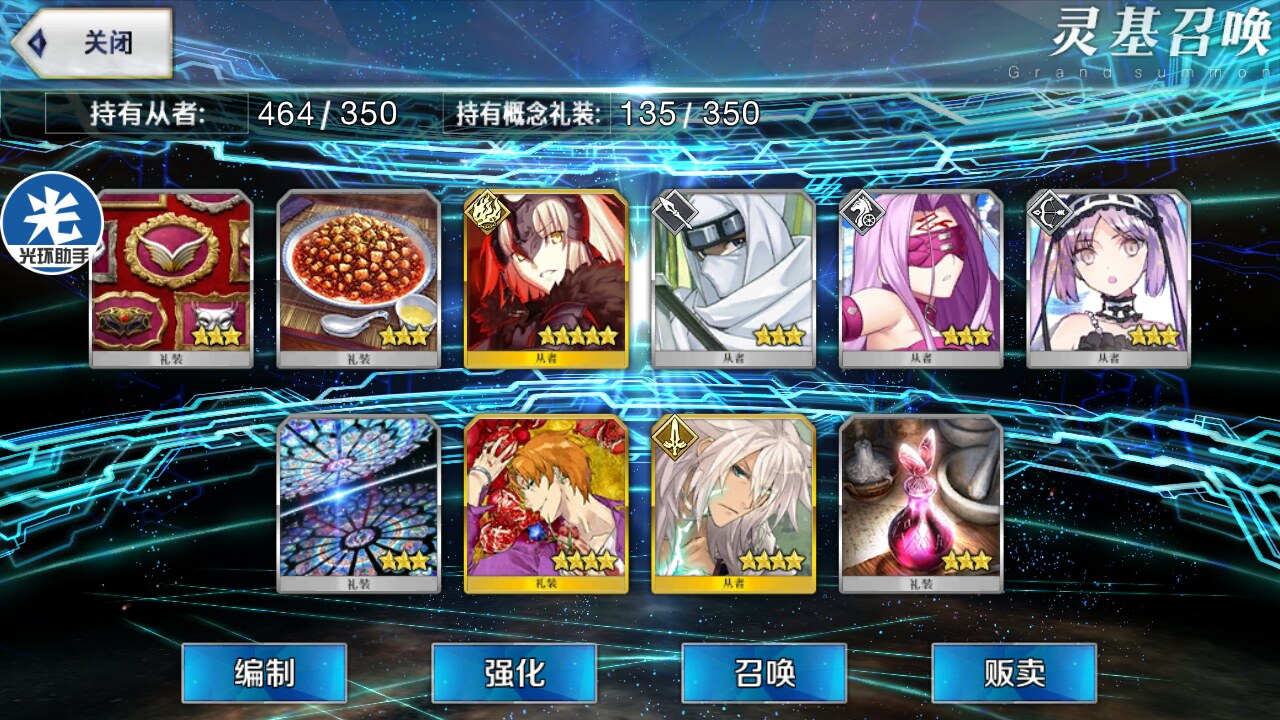Image resolution: width=1280 pixels, height=720 pixels.
Task: Select the mapo tofu craft essence card
Action: pos(358,278)
